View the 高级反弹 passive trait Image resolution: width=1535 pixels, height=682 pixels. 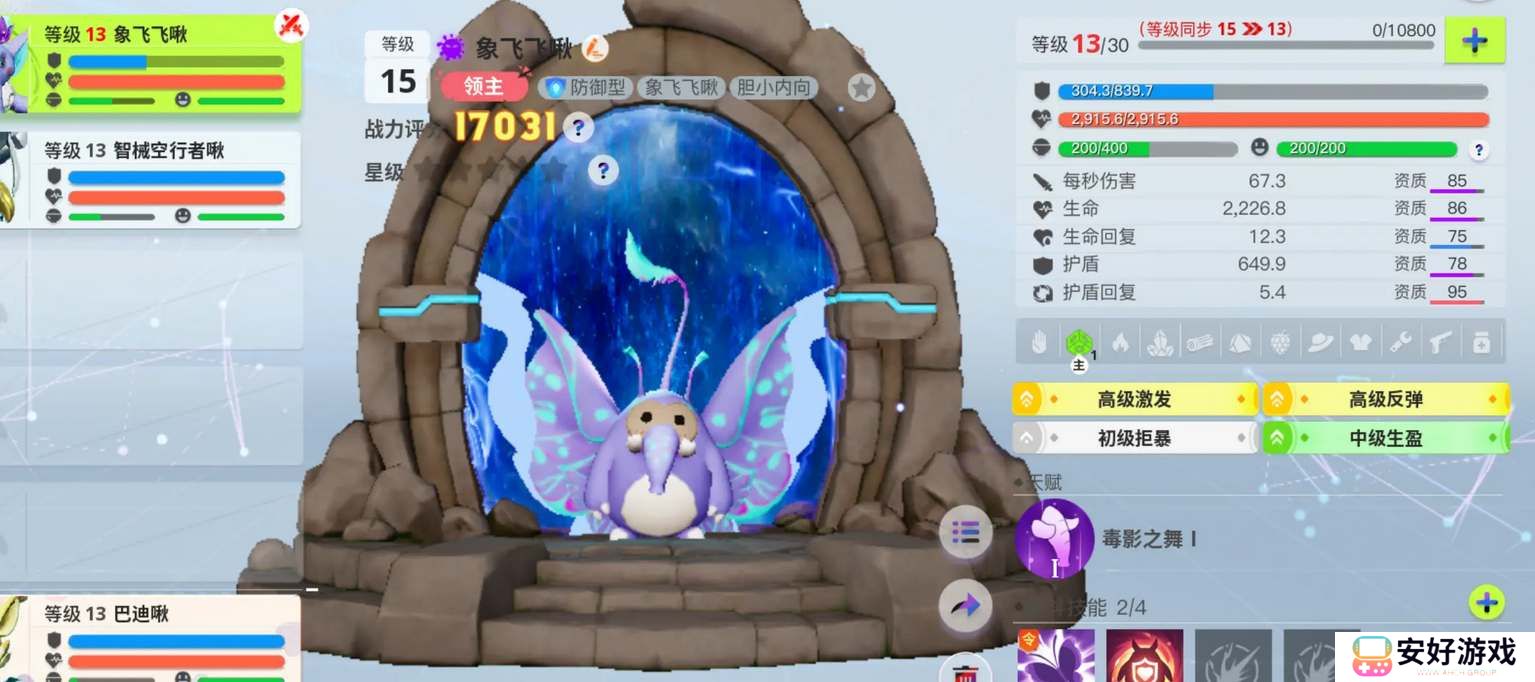(x=1385, y=400)
